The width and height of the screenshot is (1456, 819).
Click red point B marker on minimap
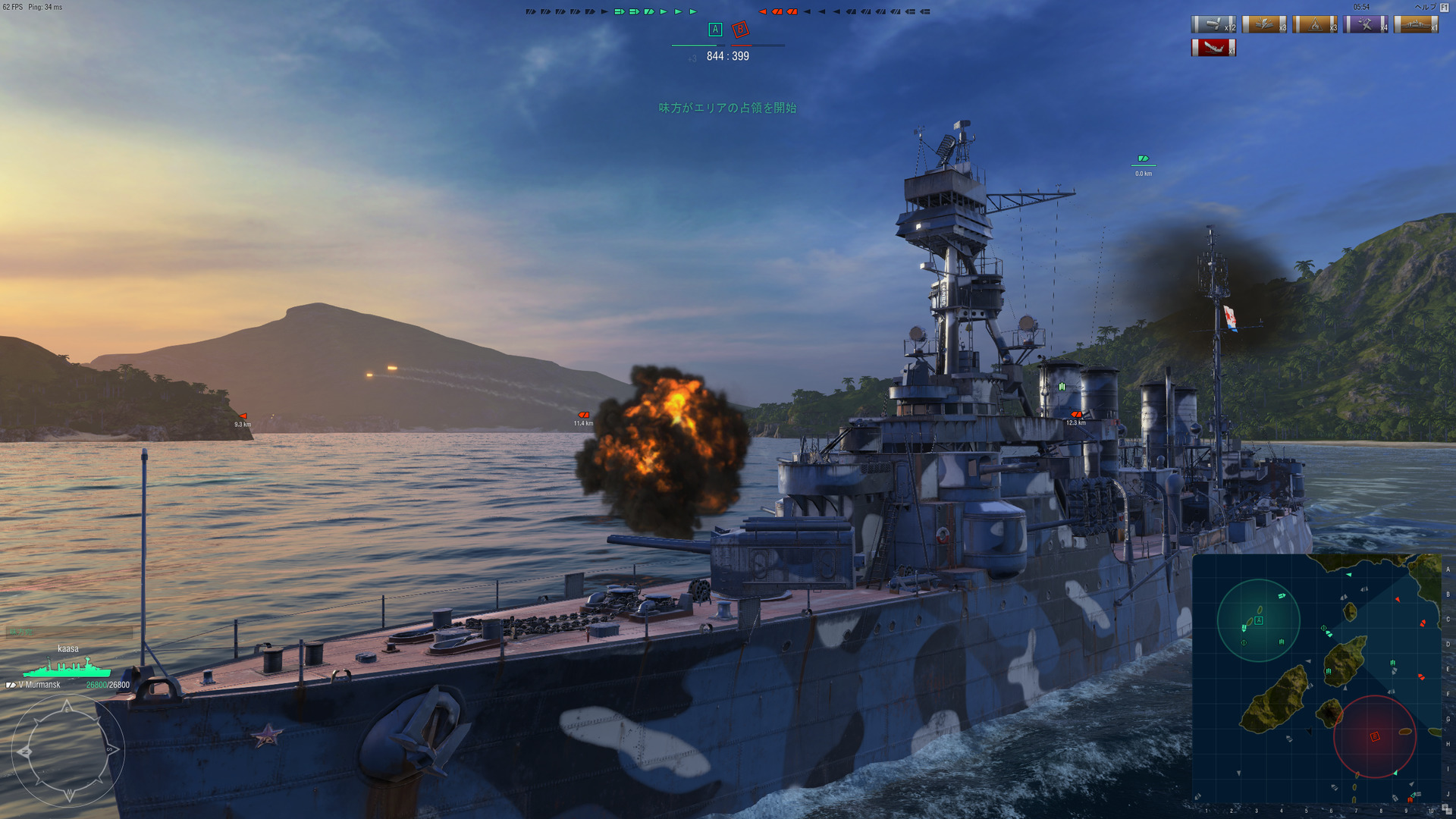click(1374, 736)
